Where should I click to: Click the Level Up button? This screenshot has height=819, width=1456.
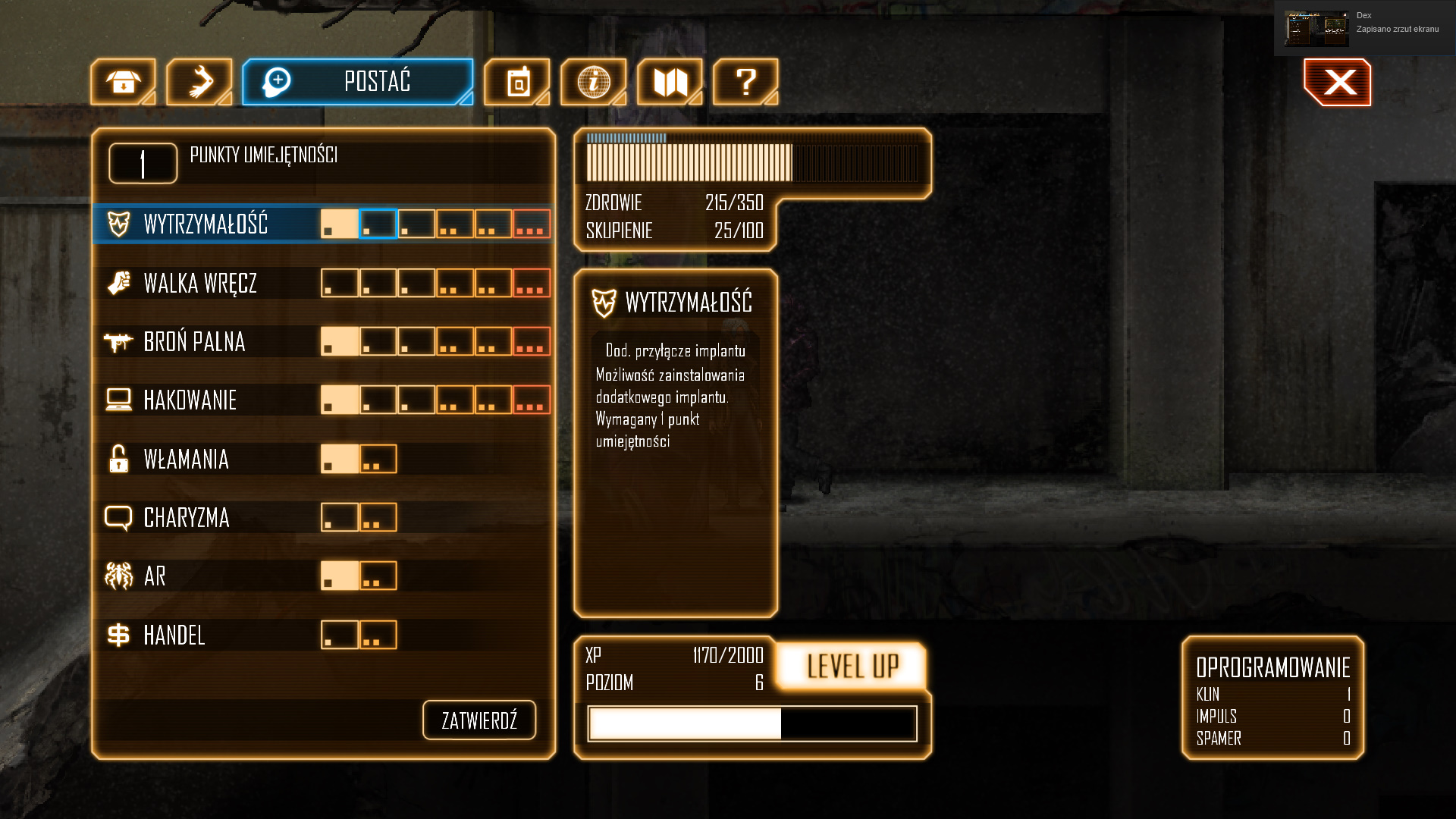coord(852,667)
